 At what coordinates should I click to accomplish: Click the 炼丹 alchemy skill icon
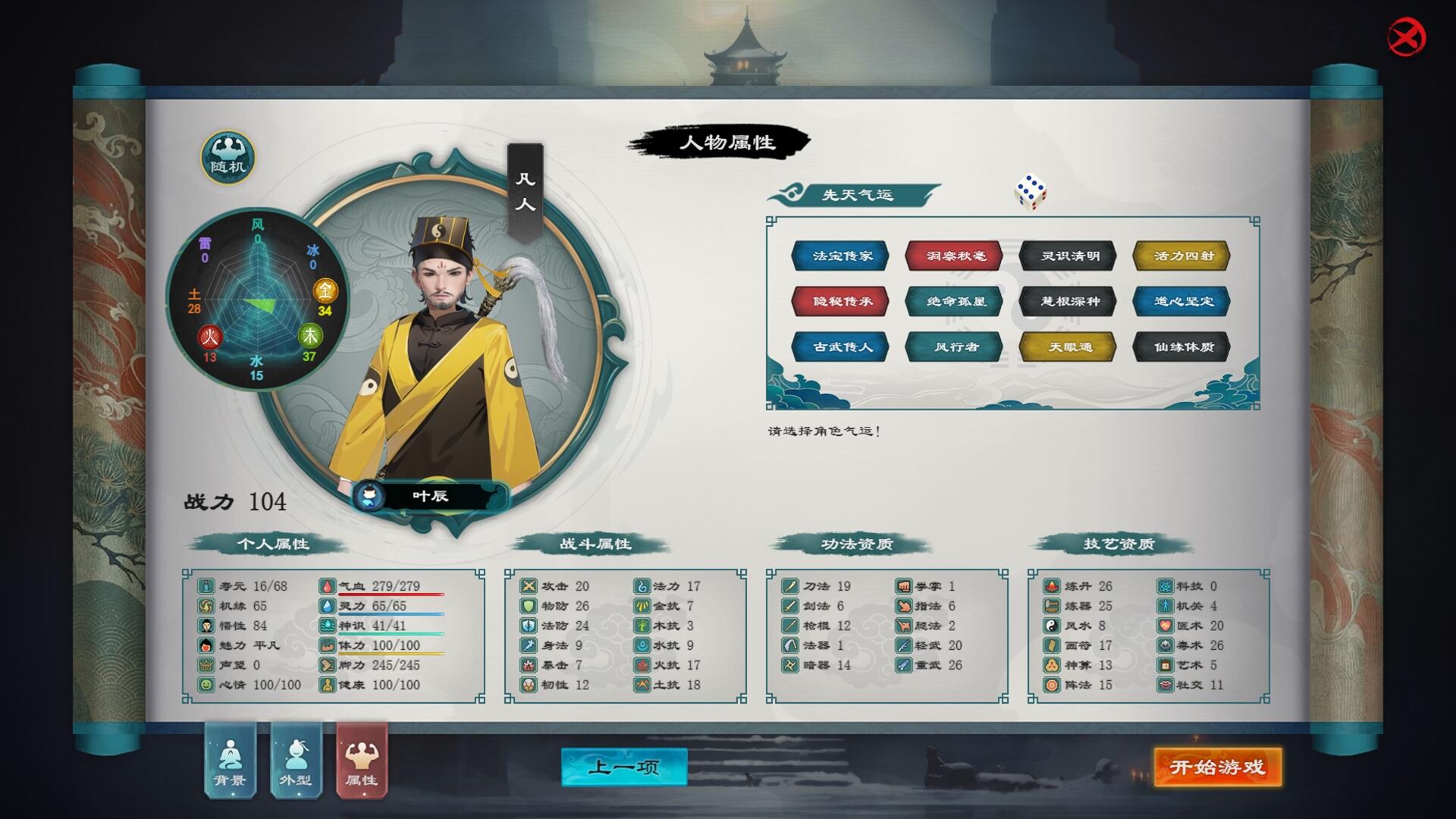point(1050,585)
